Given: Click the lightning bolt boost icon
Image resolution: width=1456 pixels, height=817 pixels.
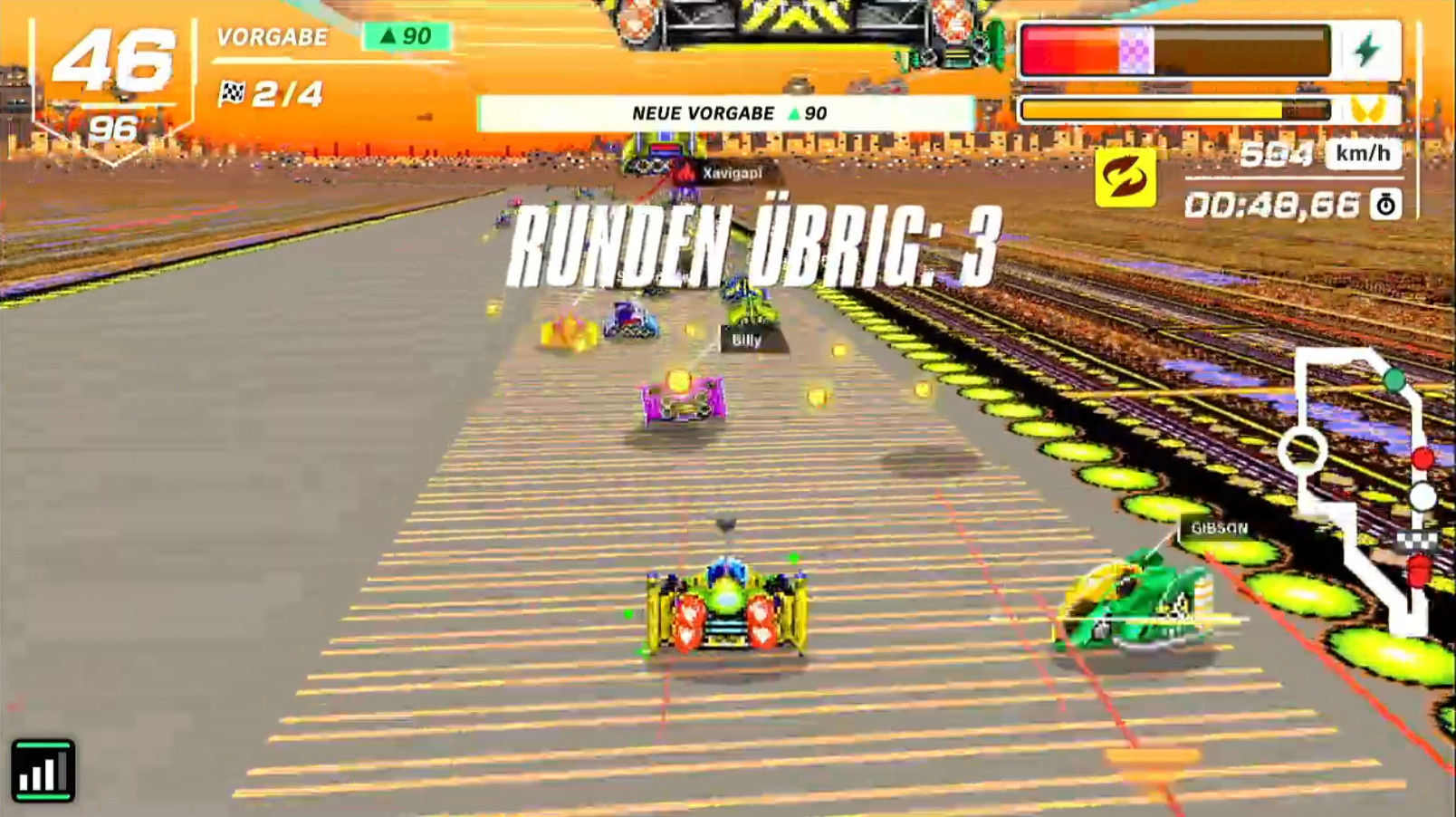Looking at the screenshot, I should coord(1367,51).
